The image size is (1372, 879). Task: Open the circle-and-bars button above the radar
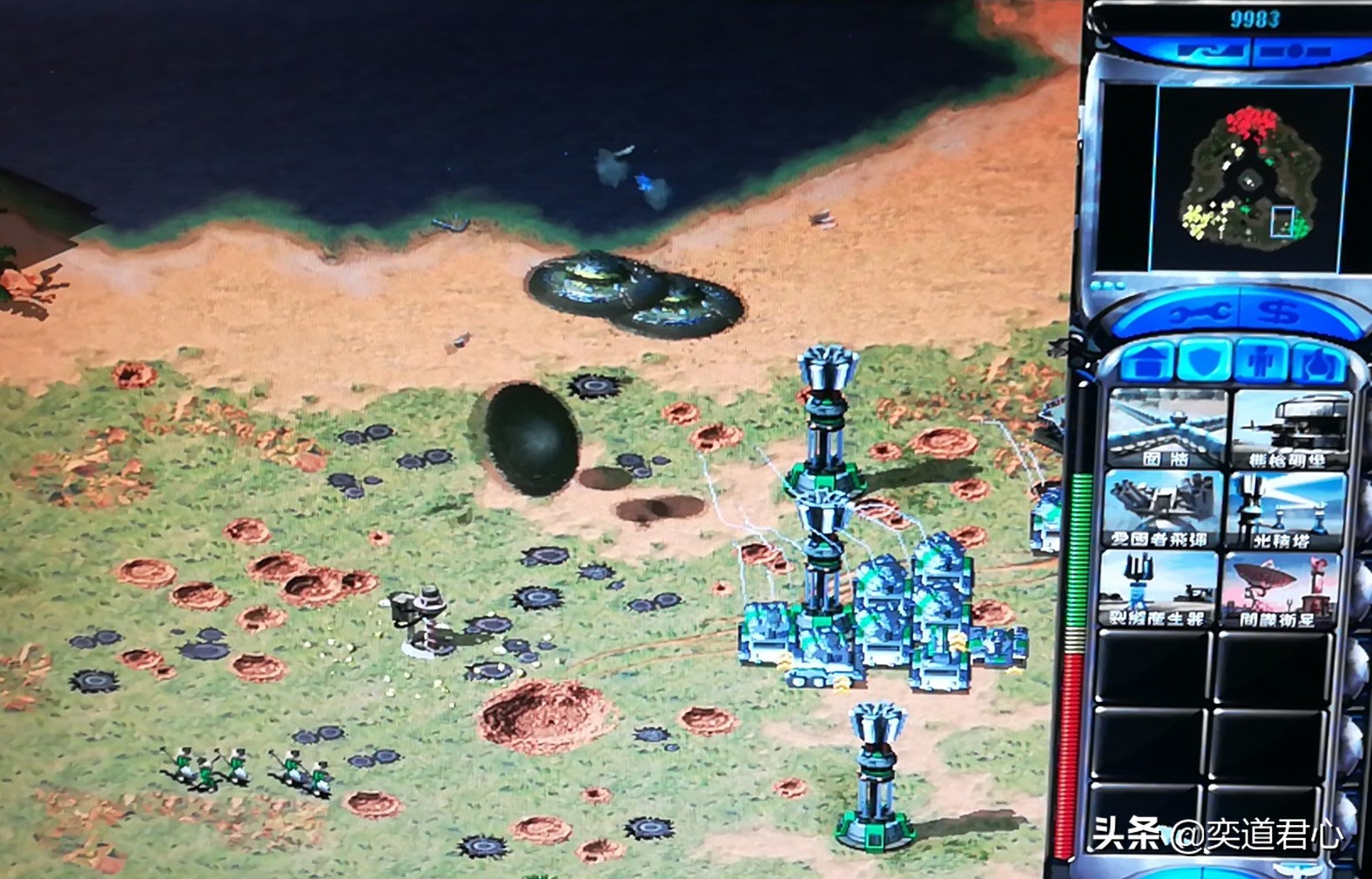click(1295, 51)
